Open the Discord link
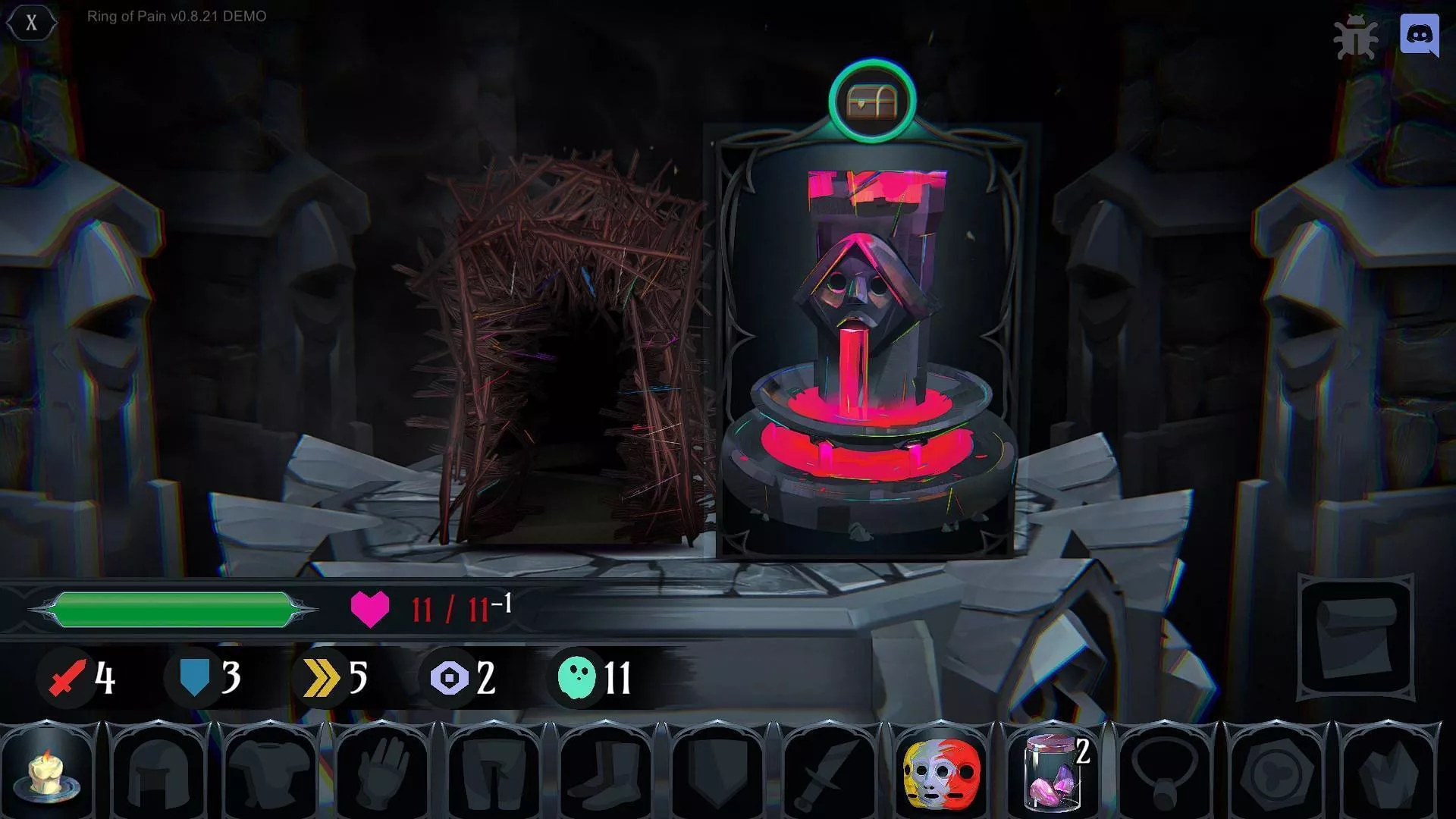Screen dimensions: 1456x819 (1419, 35)
